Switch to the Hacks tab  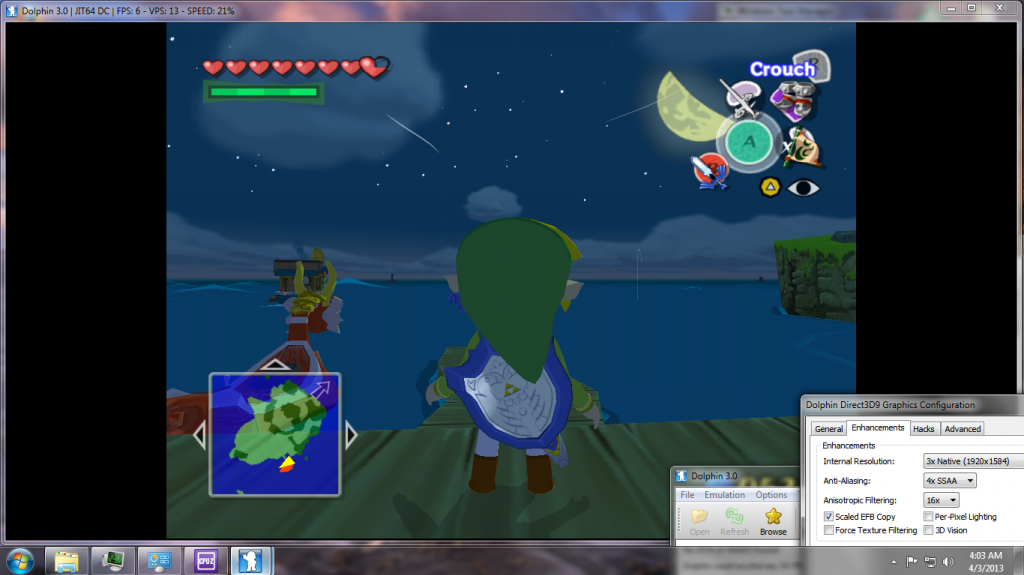point(924,428)
